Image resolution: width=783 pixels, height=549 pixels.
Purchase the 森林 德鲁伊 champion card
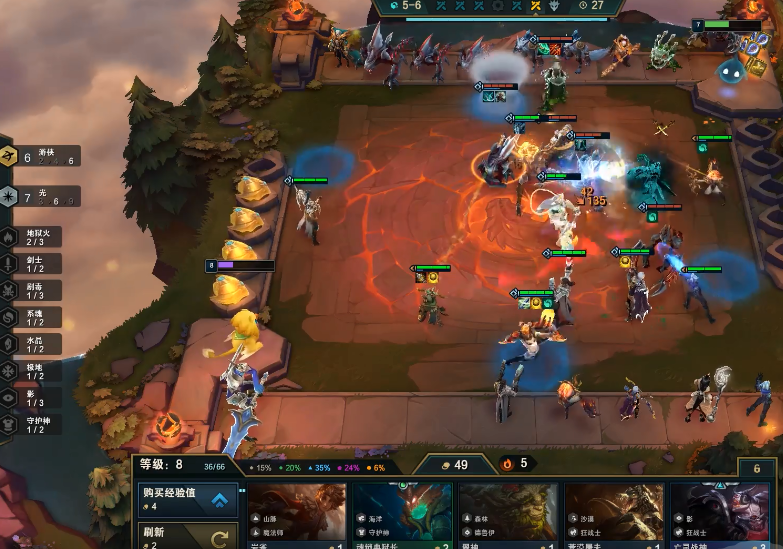click(508, 516)
